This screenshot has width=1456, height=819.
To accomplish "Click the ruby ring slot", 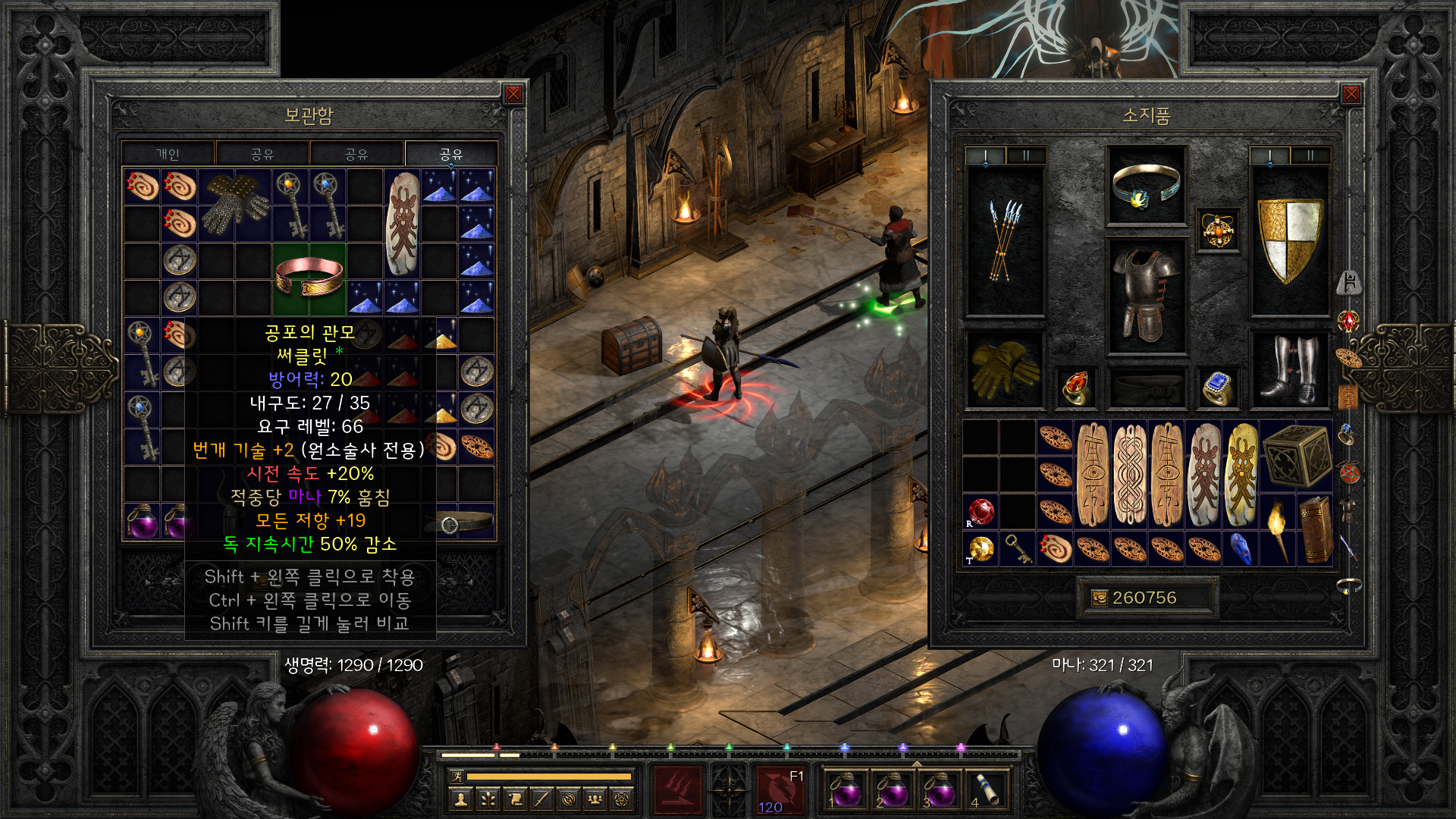I will [1075, 388].
